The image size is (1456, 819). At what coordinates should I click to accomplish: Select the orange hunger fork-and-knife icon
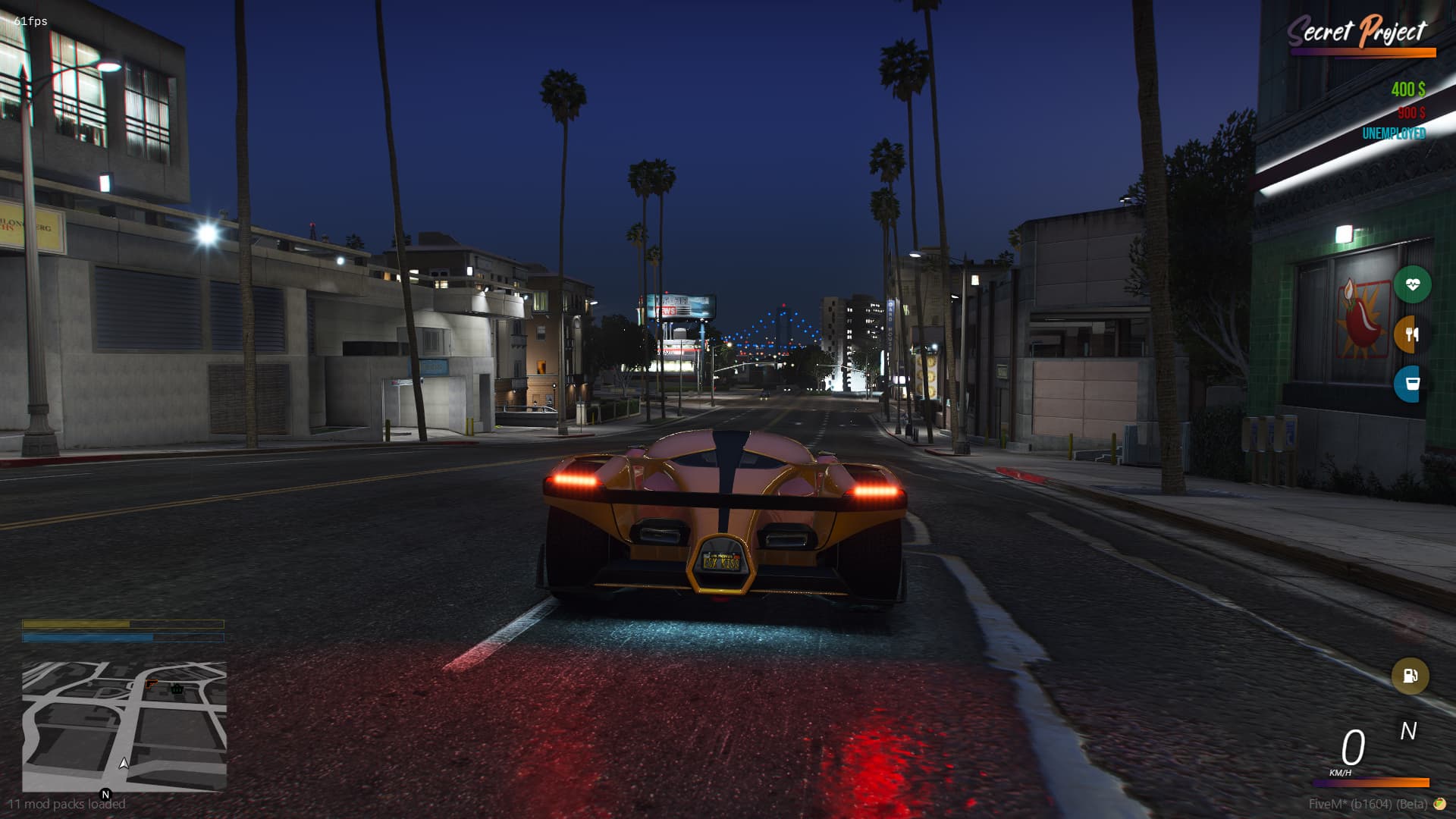click(x=1411, y=335)
